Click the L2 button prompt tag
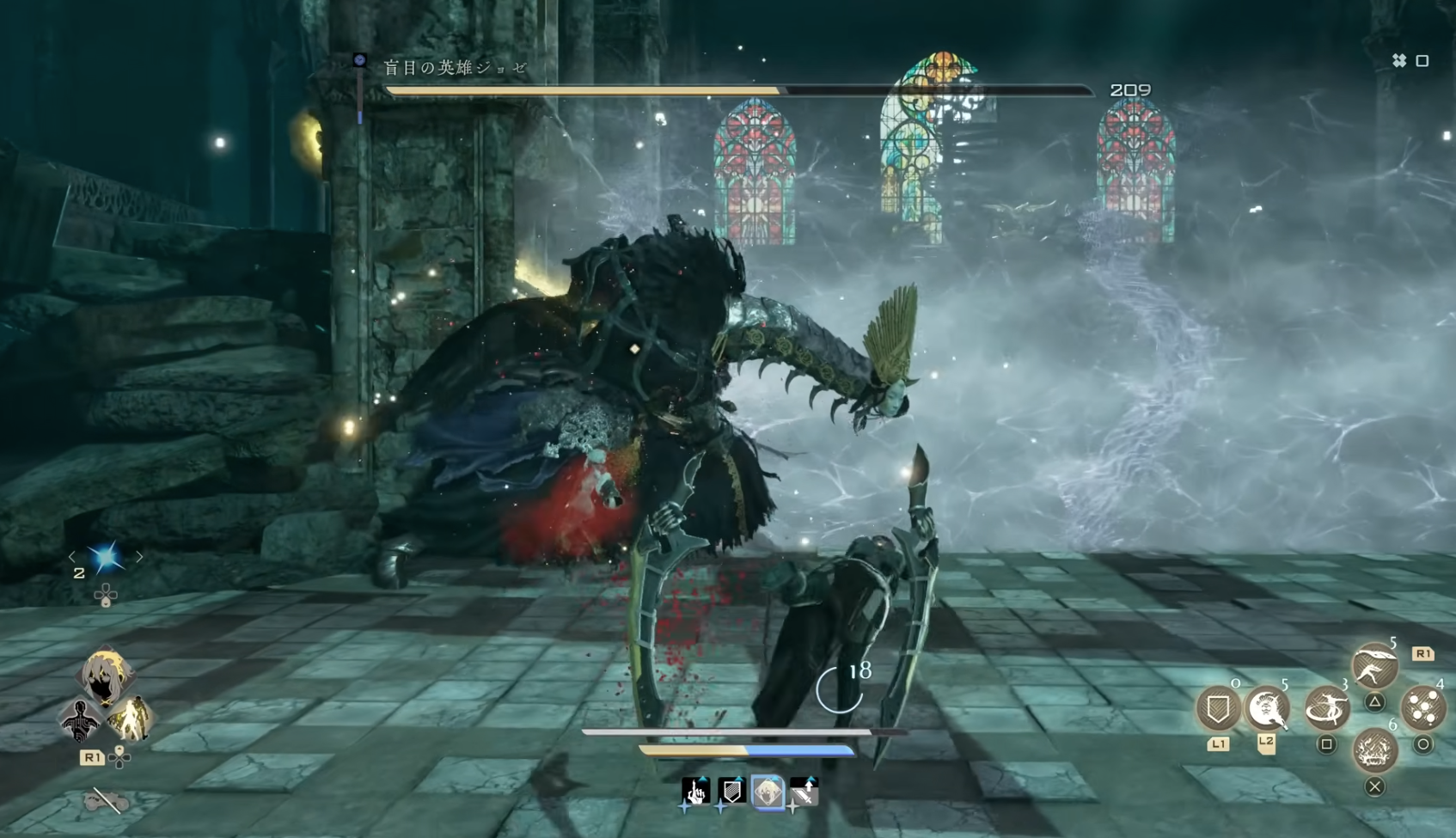Viewport: 1456px width, 838px height. (x=1267, y=744)
